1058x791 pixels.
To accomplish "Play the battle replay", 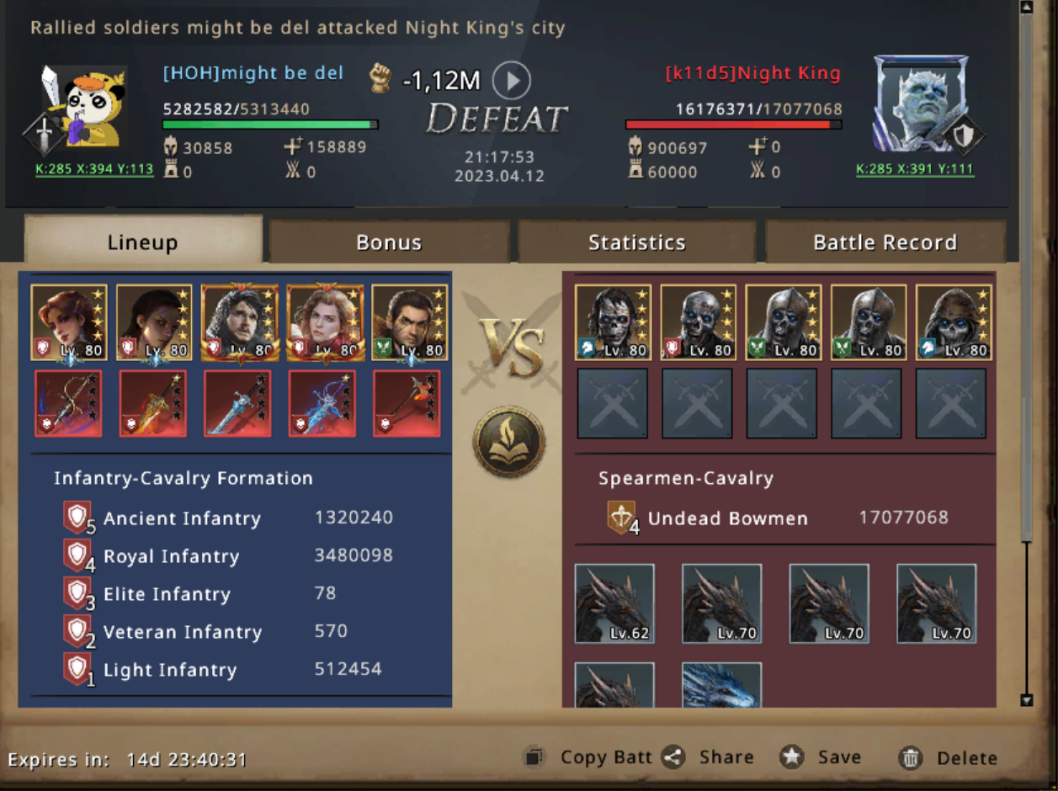I will [512, 80].
